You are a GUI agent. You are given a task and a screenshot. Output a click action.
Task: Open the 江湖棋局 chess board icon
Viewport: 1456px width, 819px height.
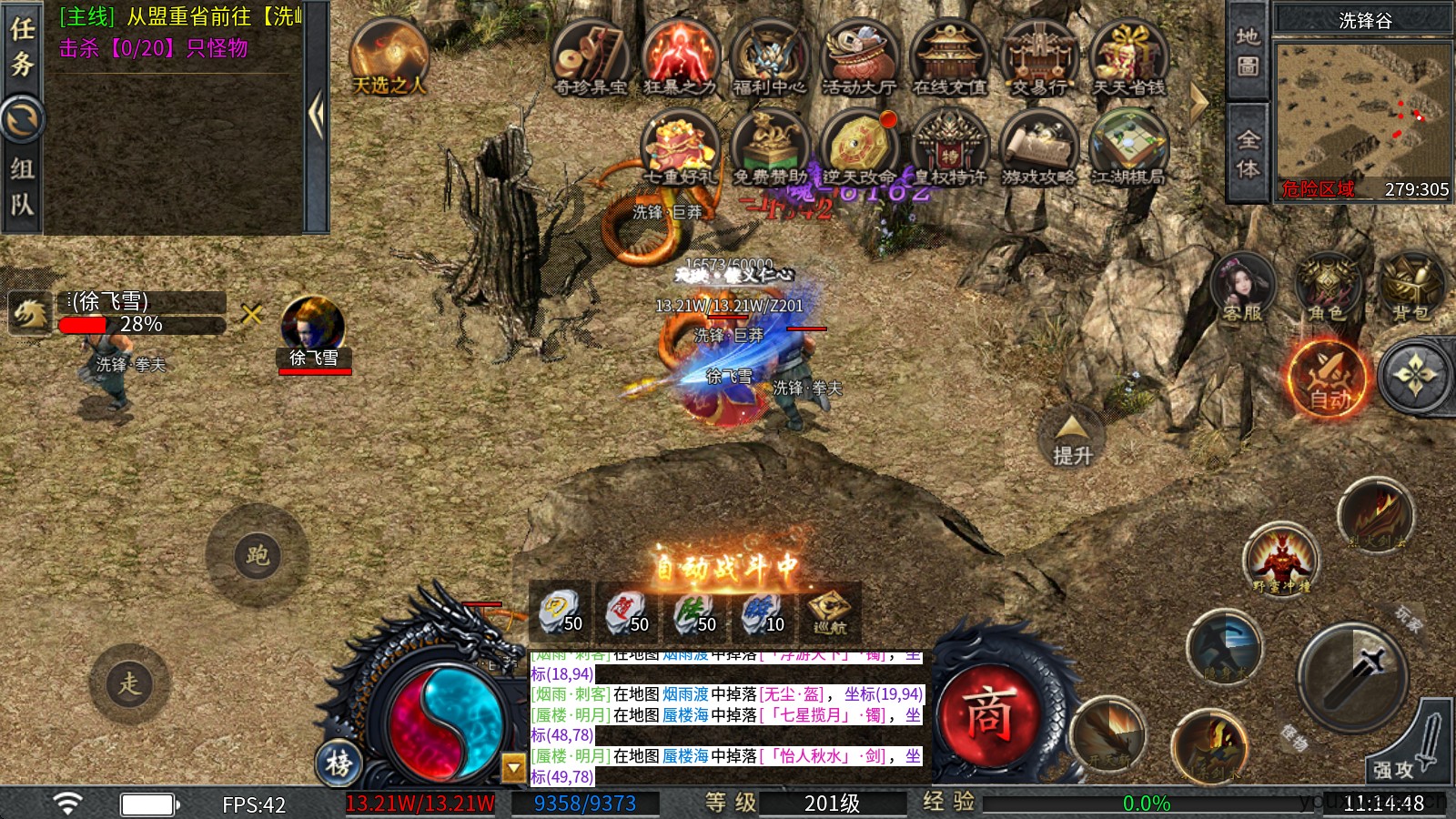tap(1128, 147)
